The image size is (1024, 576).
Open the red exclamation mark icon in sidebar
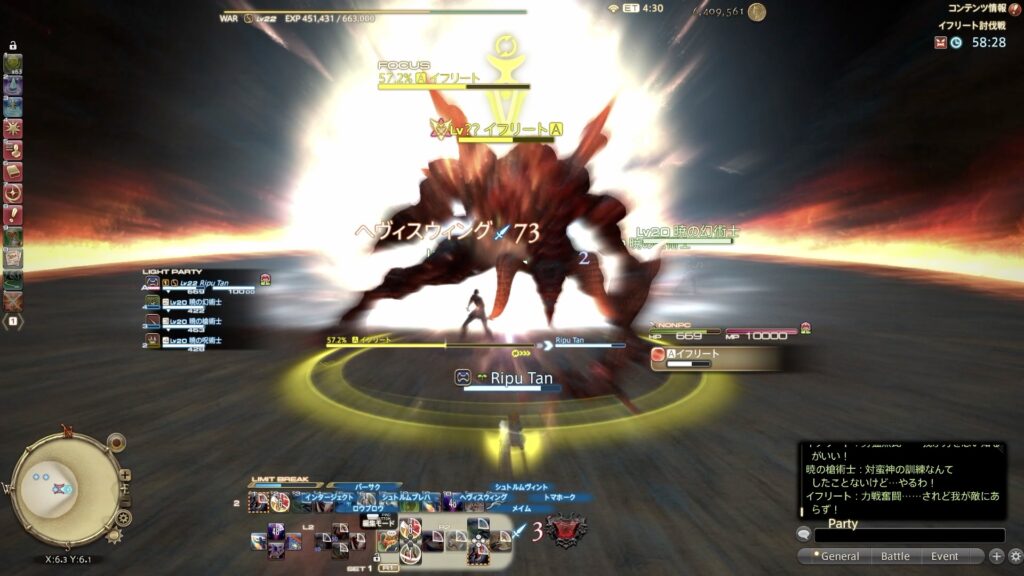click(x=13, y=214)
